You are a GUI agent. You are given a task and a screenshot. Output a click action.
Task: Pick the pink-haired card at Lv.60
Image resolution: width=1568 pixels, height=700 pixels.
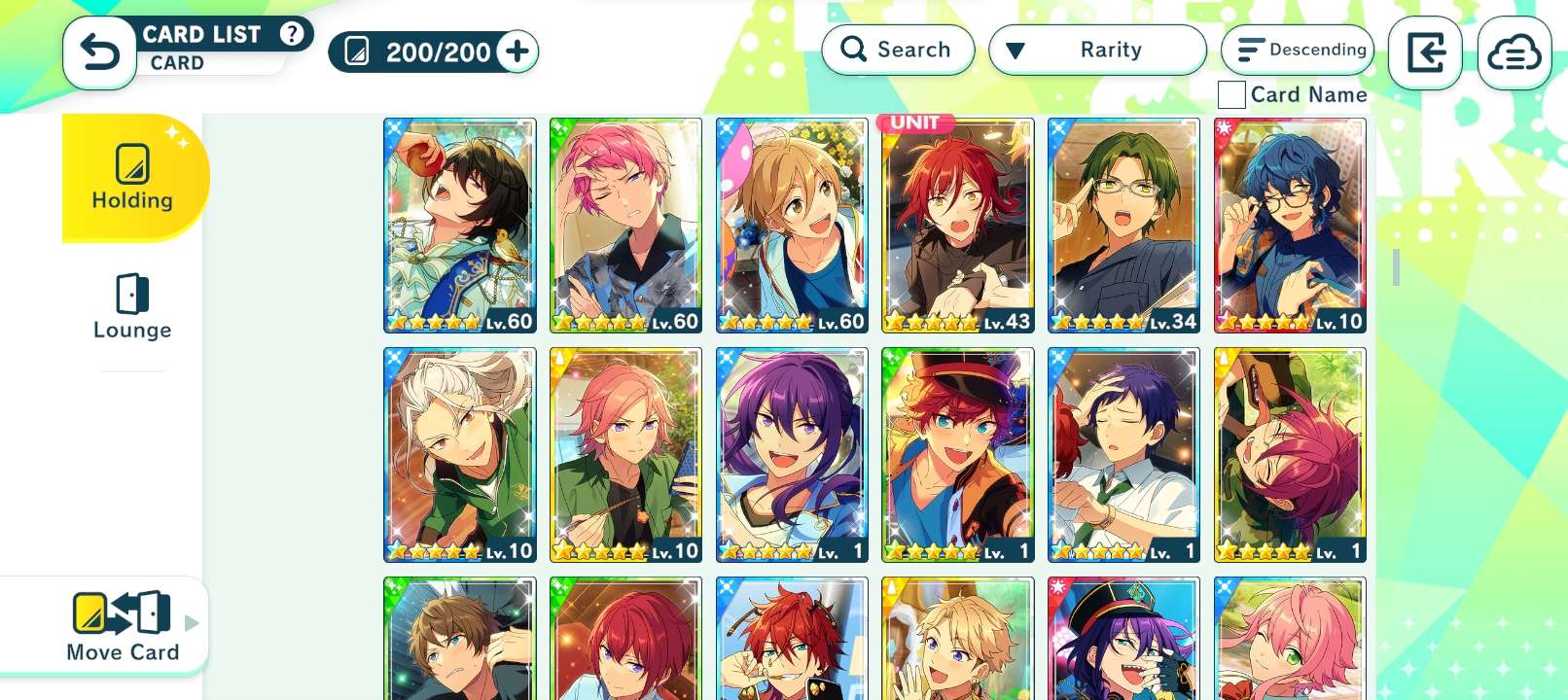pyautogui.click(x=625, y=226)
